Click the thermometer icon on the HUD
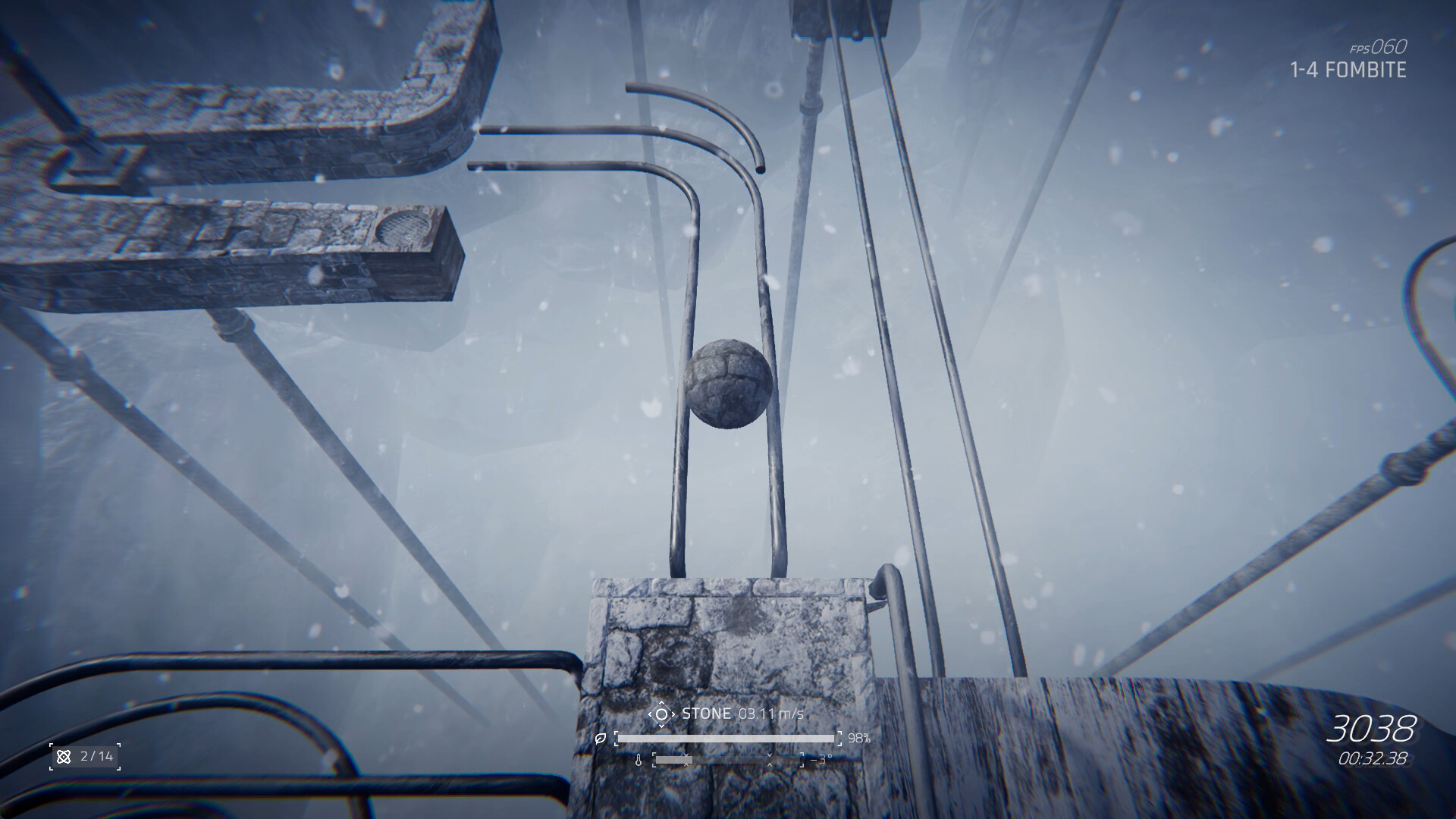 click(639, 760)
